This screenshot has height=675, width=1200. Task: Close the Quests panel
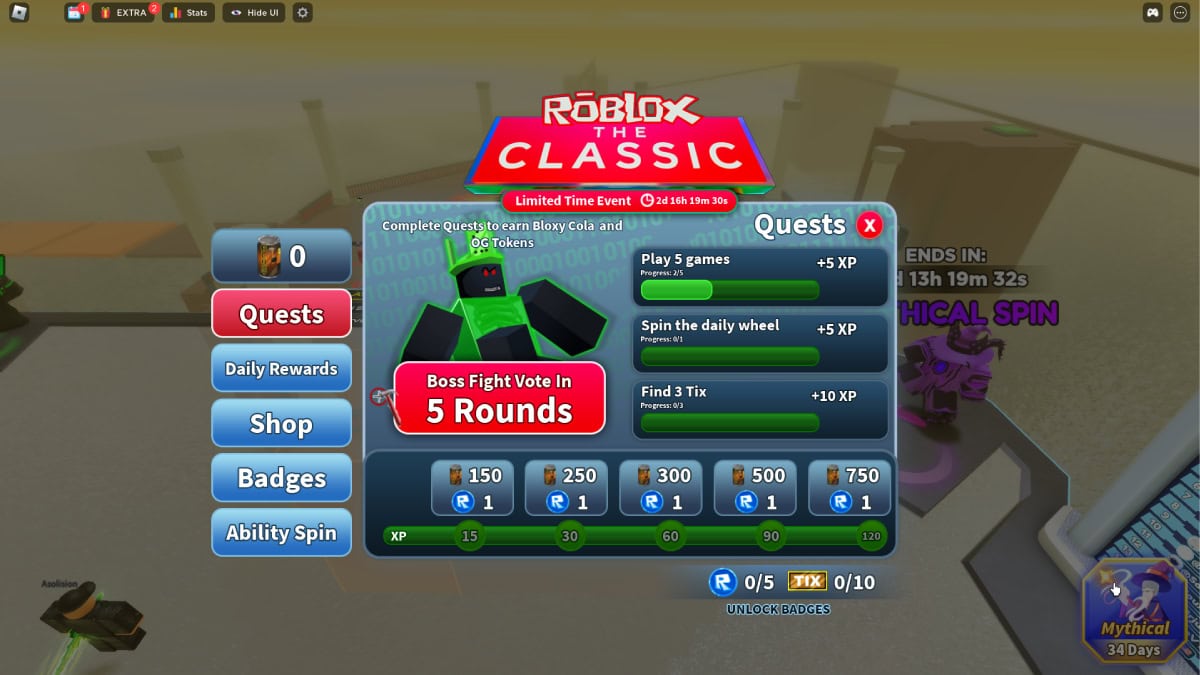click(x=869, y=225)
